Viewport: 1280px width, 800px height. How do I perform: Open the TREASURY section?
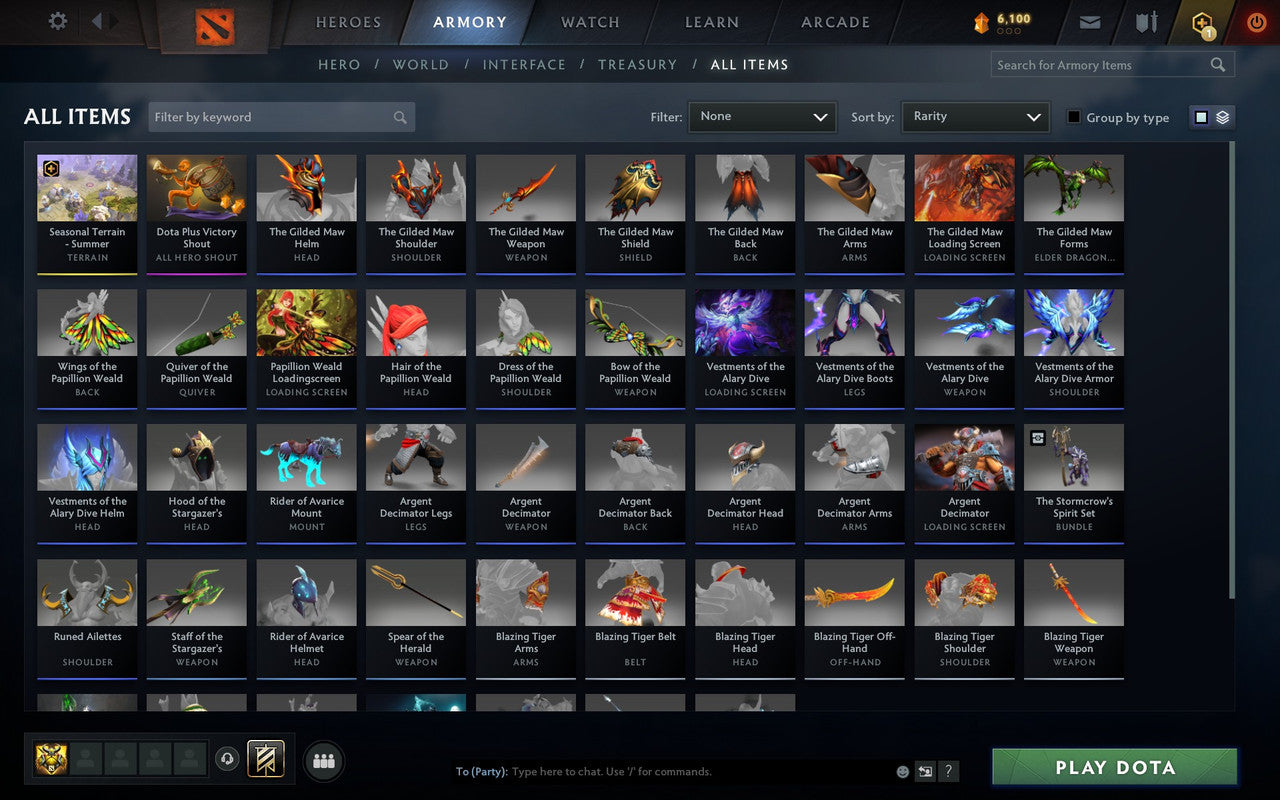coord(637,64)
